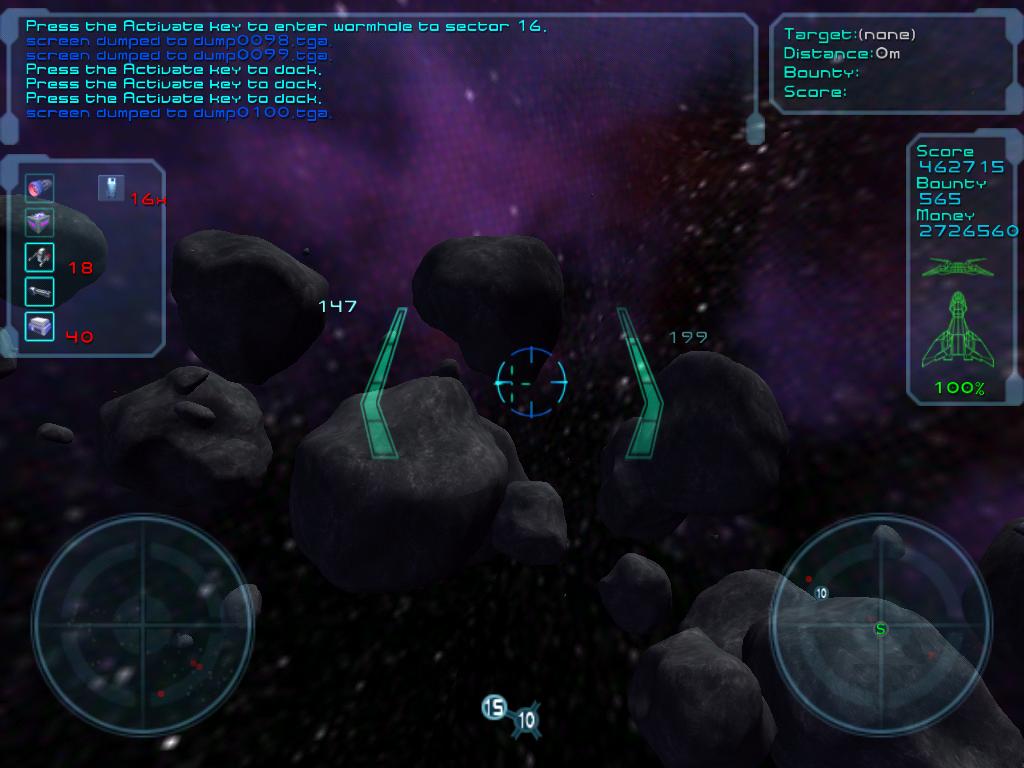Select the red-lens cannon weapon slot
Screen dimensions: 1024x768
pyautogui.click(x=40, y=188)
